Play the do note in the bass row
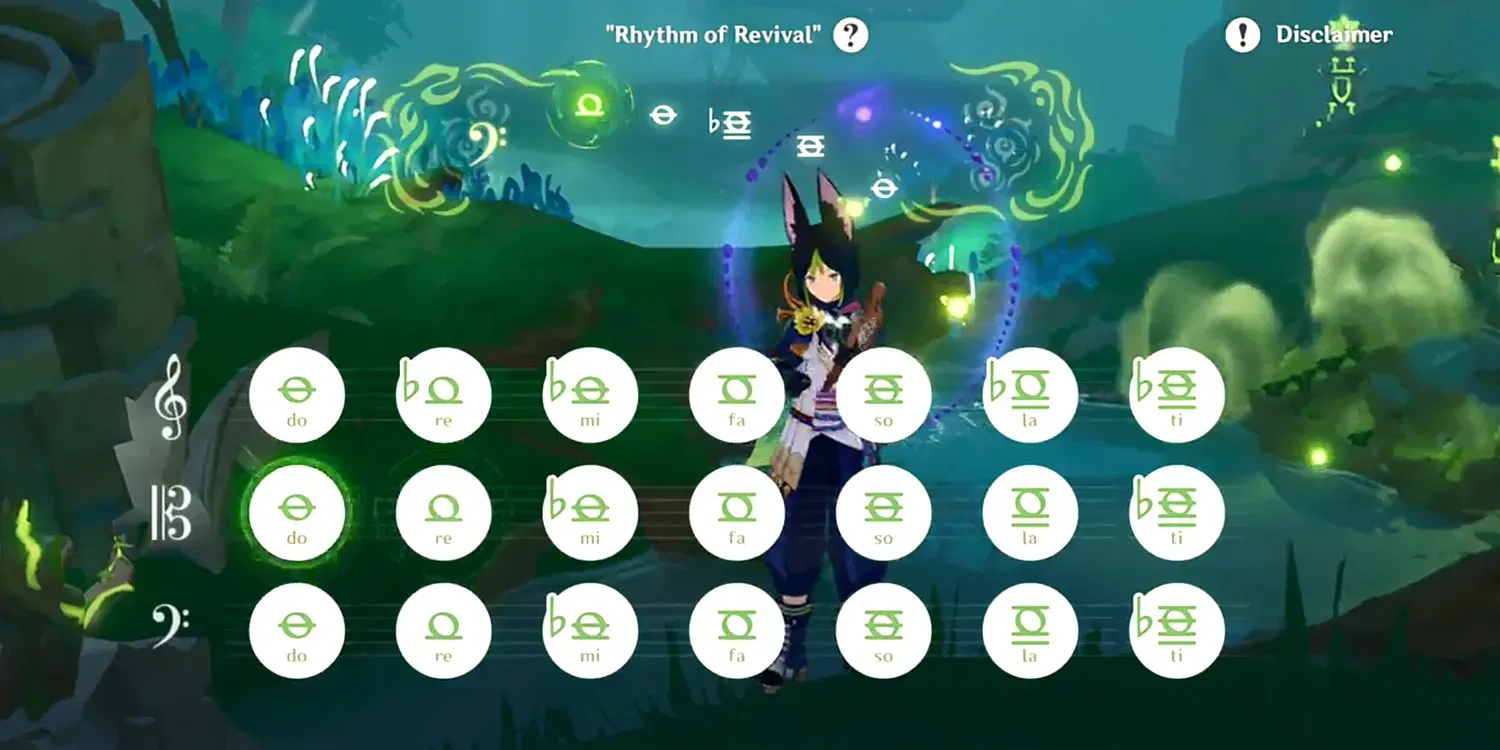This screenshot has height=750, width=1500. point(297,630)
